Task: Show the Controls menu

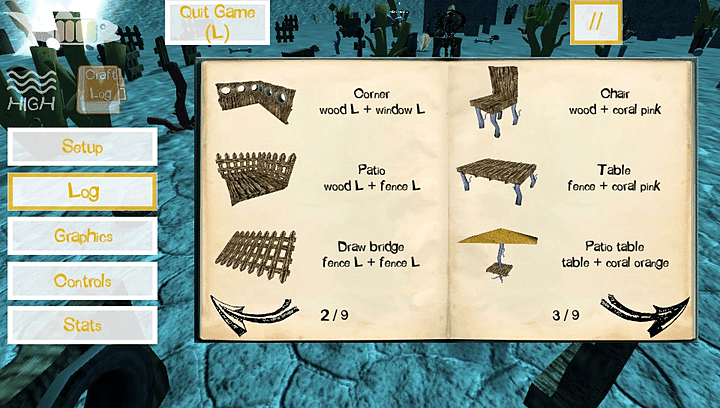Action: pos(82,281)
